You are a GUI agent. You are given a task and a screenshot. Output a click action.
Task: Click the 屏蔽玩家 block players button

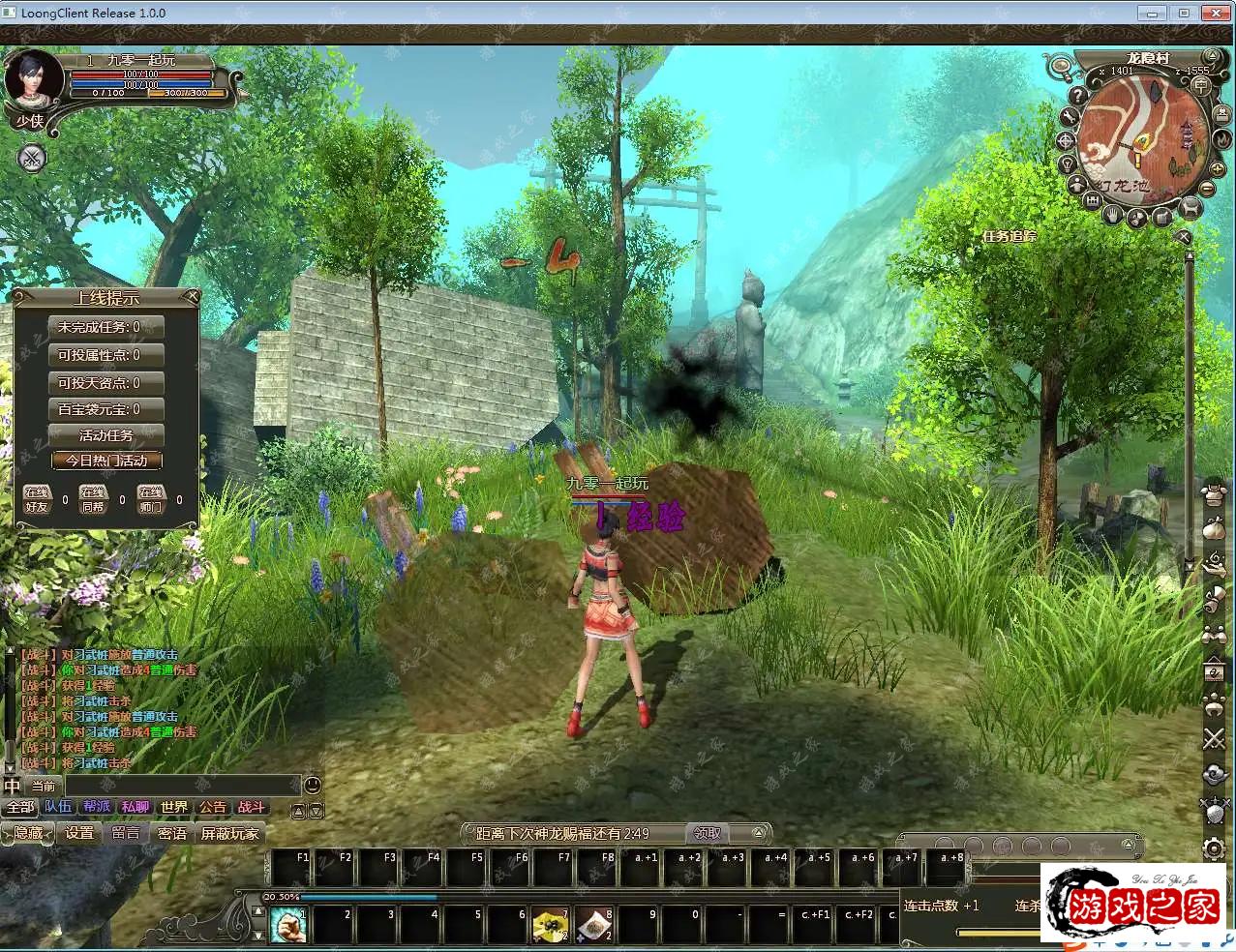click(x=229, y=833)
